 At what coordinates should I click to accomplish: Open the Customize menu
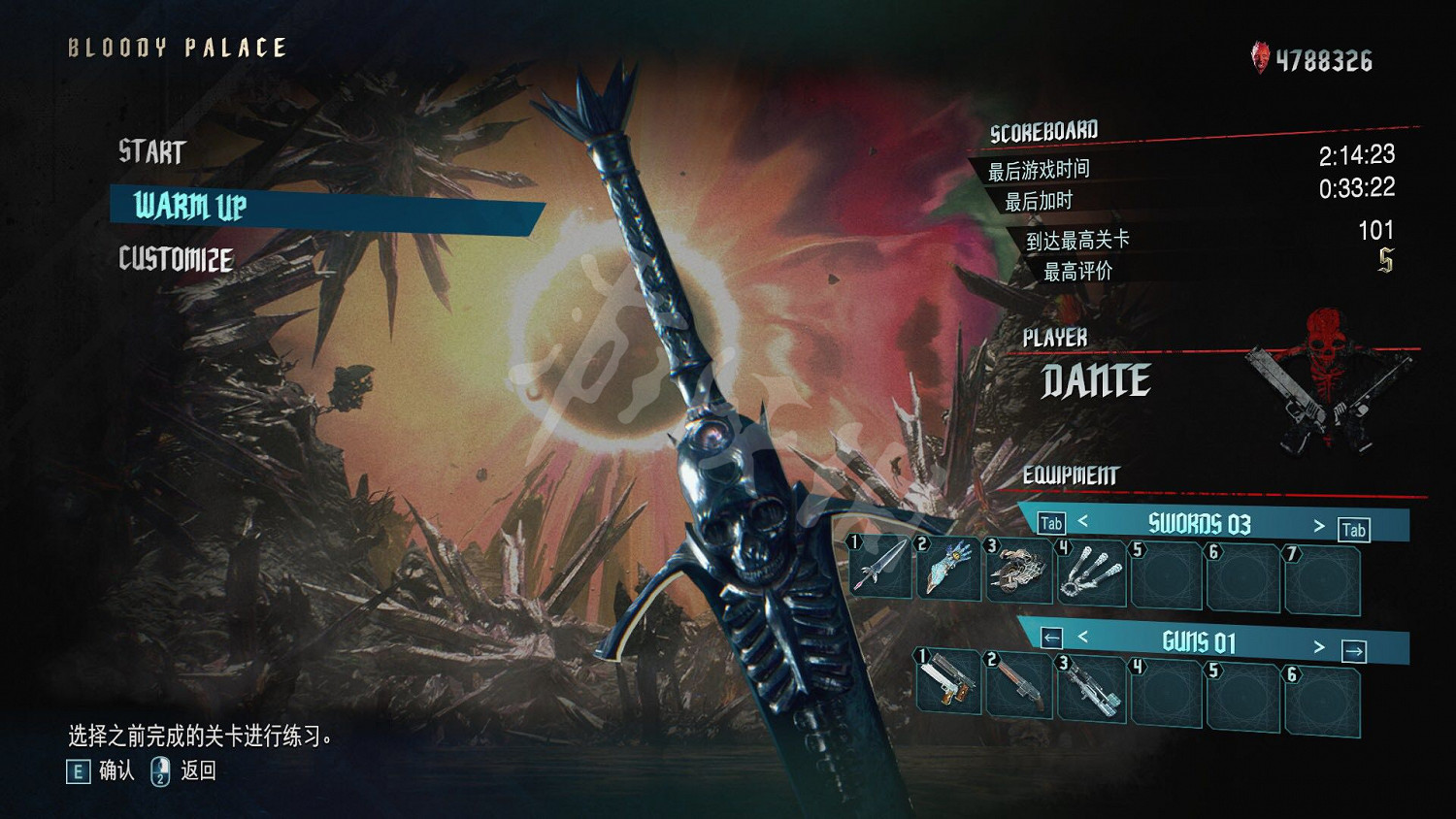176,259
